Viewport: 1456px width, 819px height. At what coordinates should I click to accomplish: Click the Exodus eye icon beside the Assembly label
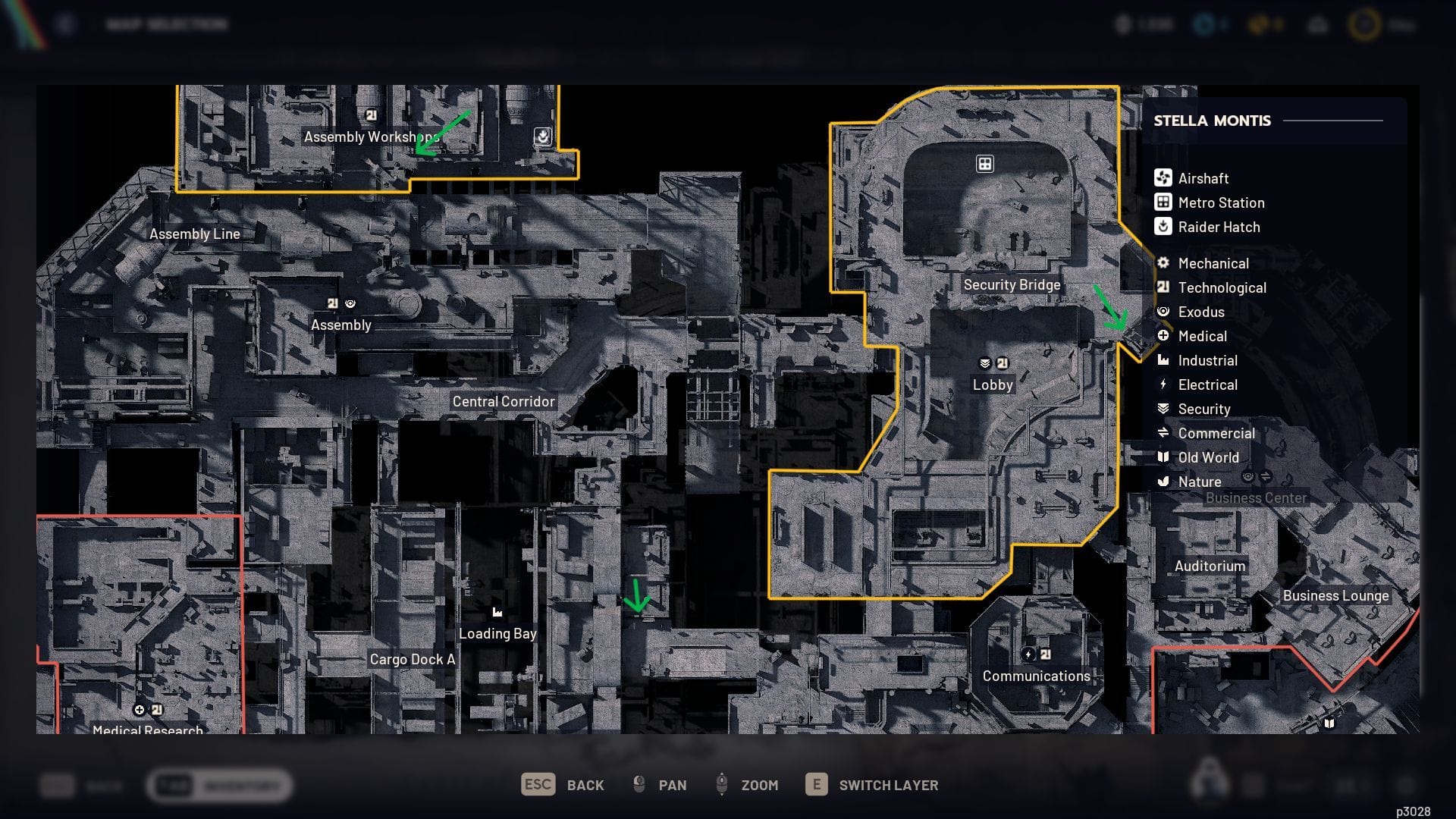tap(350, 303)
